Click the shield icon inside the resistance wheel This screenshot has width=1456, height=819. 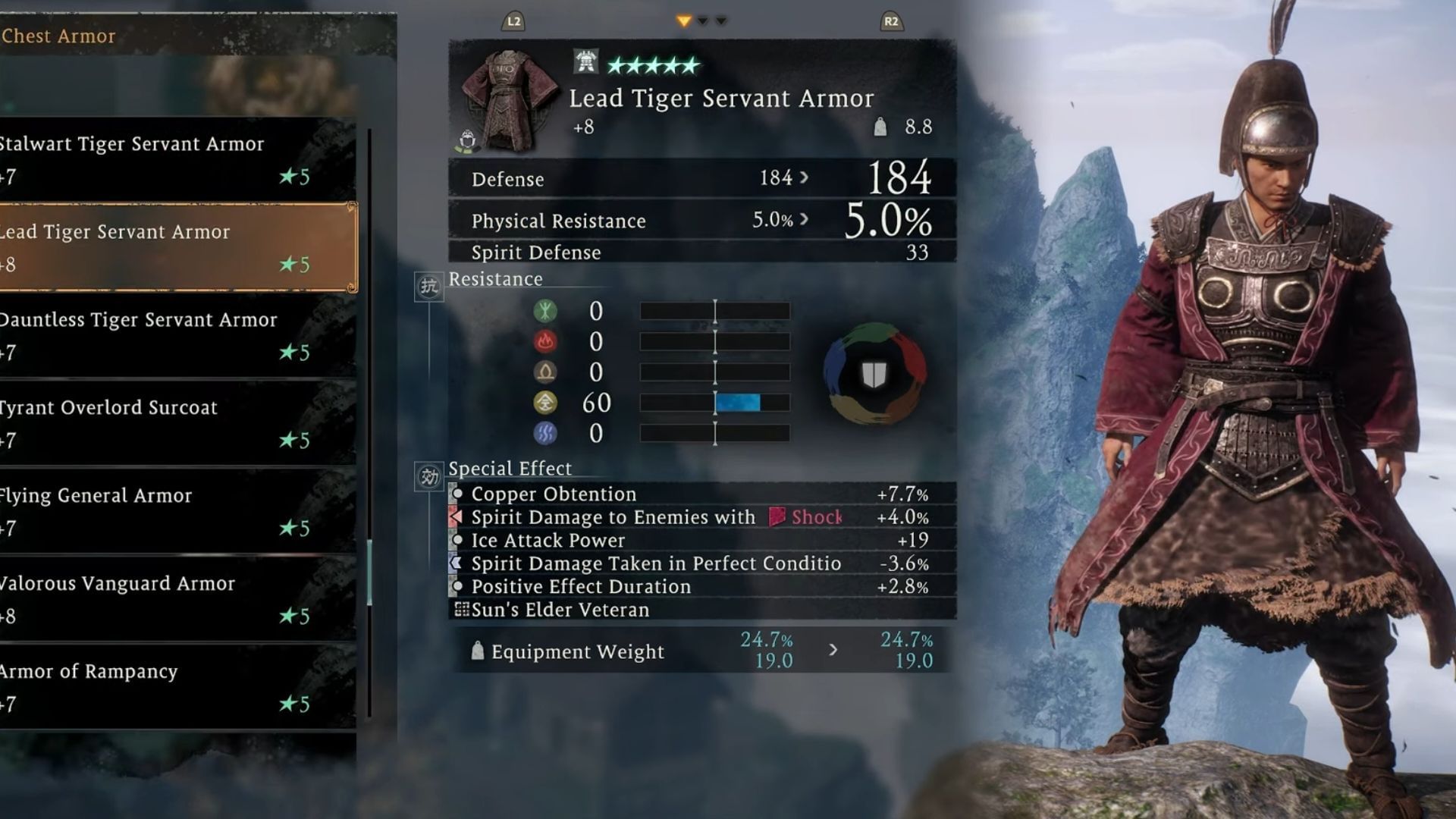tap(874, 371)
